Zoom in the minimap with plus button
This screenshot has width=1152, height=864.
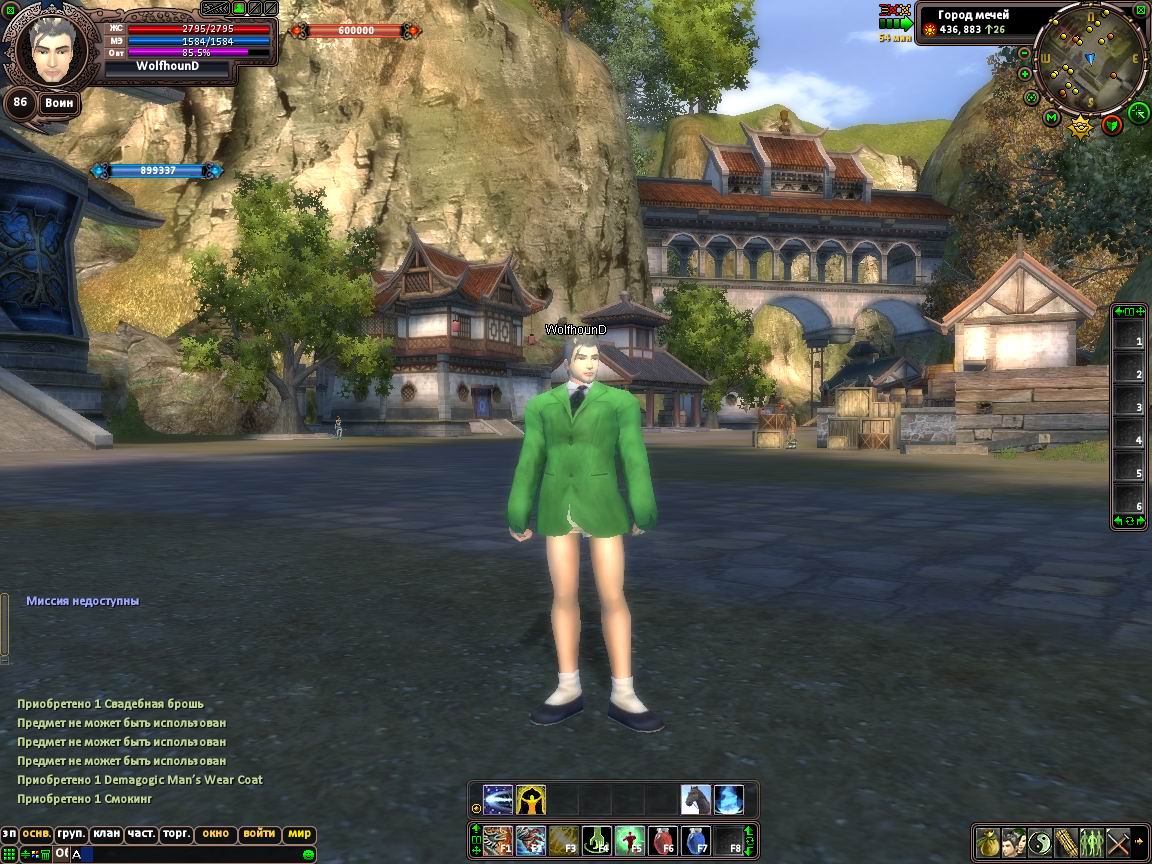(x=1025, y=74)
